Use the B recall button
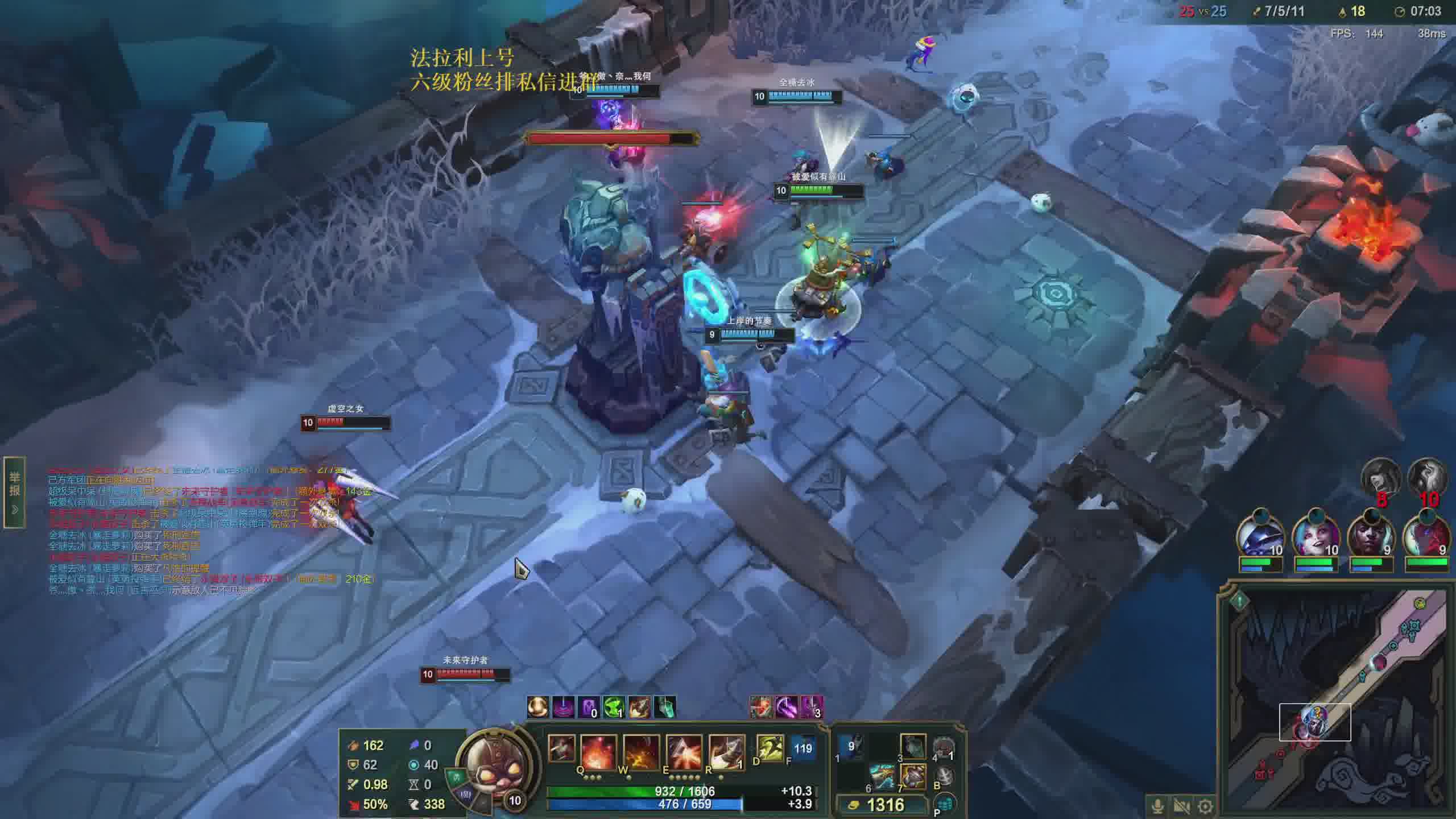The image size is (1456, 819). pos(944,775)
